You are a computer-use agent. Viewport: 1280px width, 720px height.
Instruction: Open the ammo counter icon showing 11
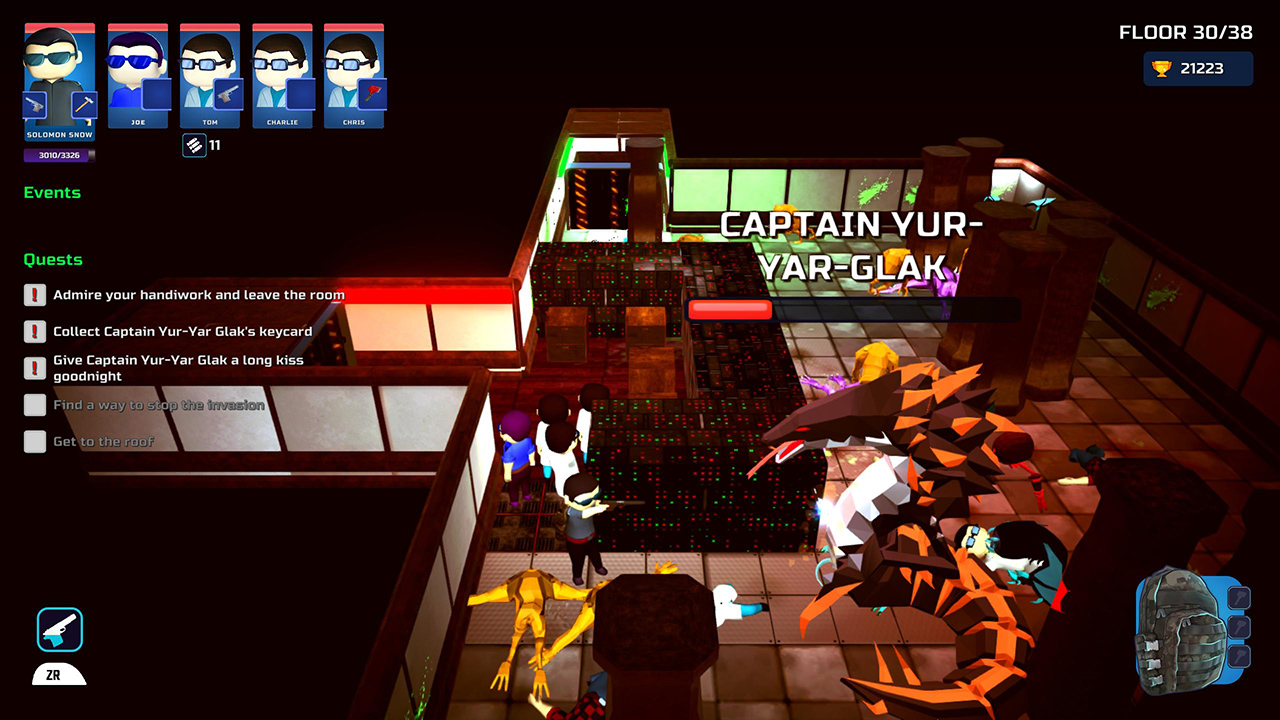coord(194,145)
